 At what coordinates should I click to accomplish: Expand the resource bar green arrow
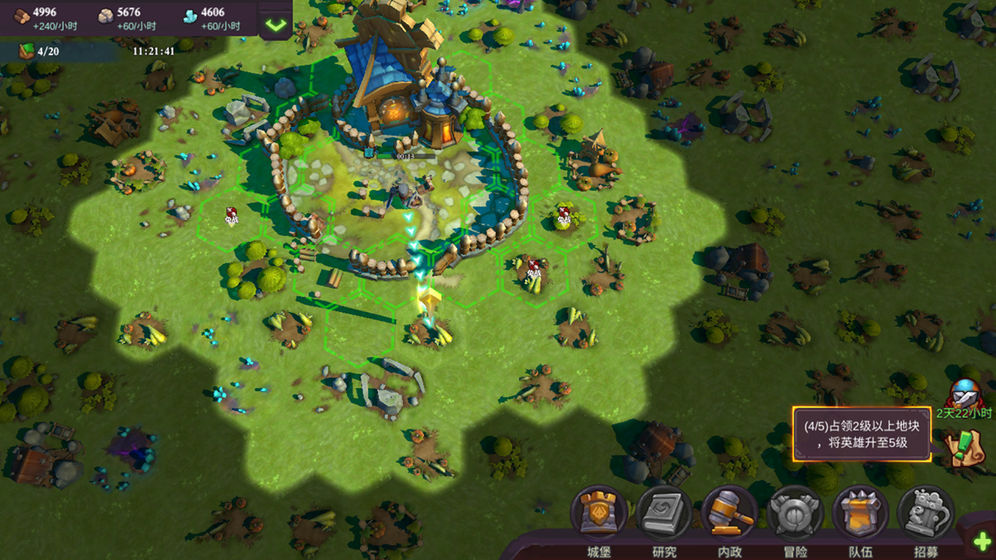point(275,22)
